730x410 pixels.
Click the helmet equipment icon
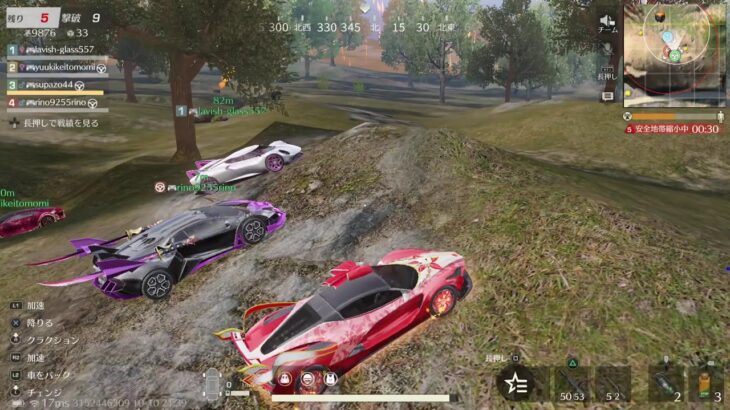click(284, 379)
